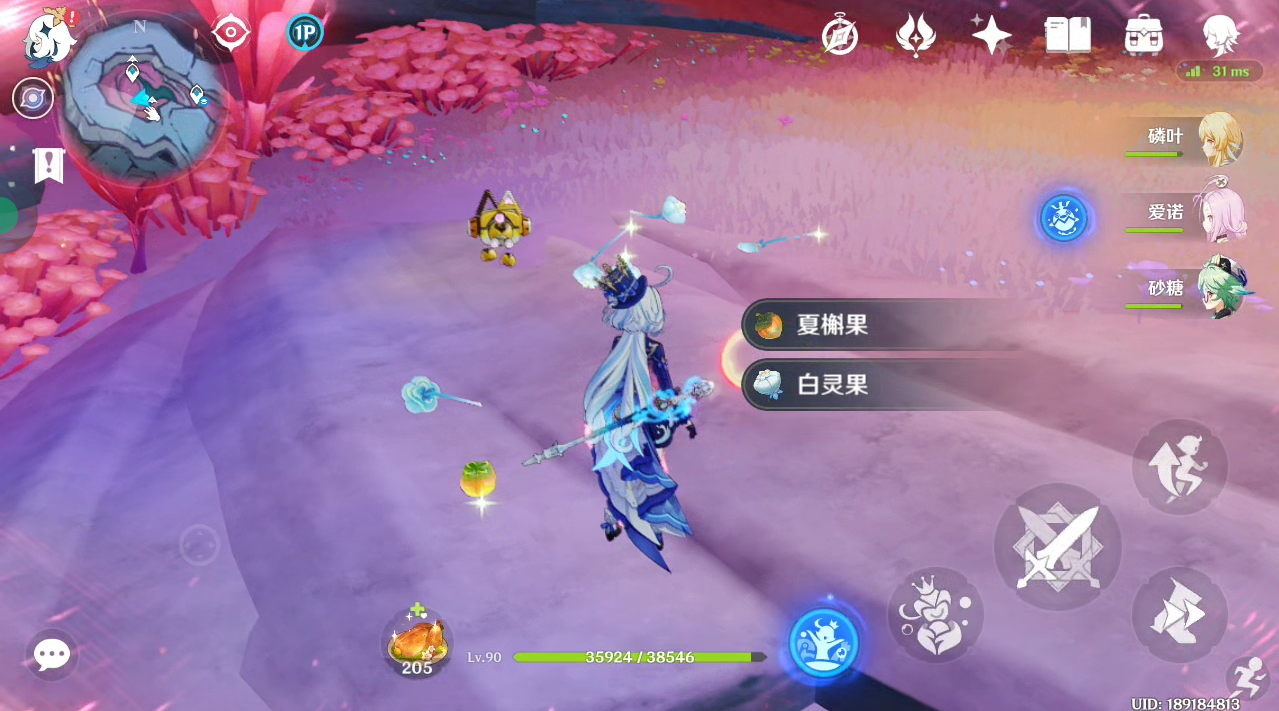
Task: Open the backpack inventory
Action: tap(1142, 36)
